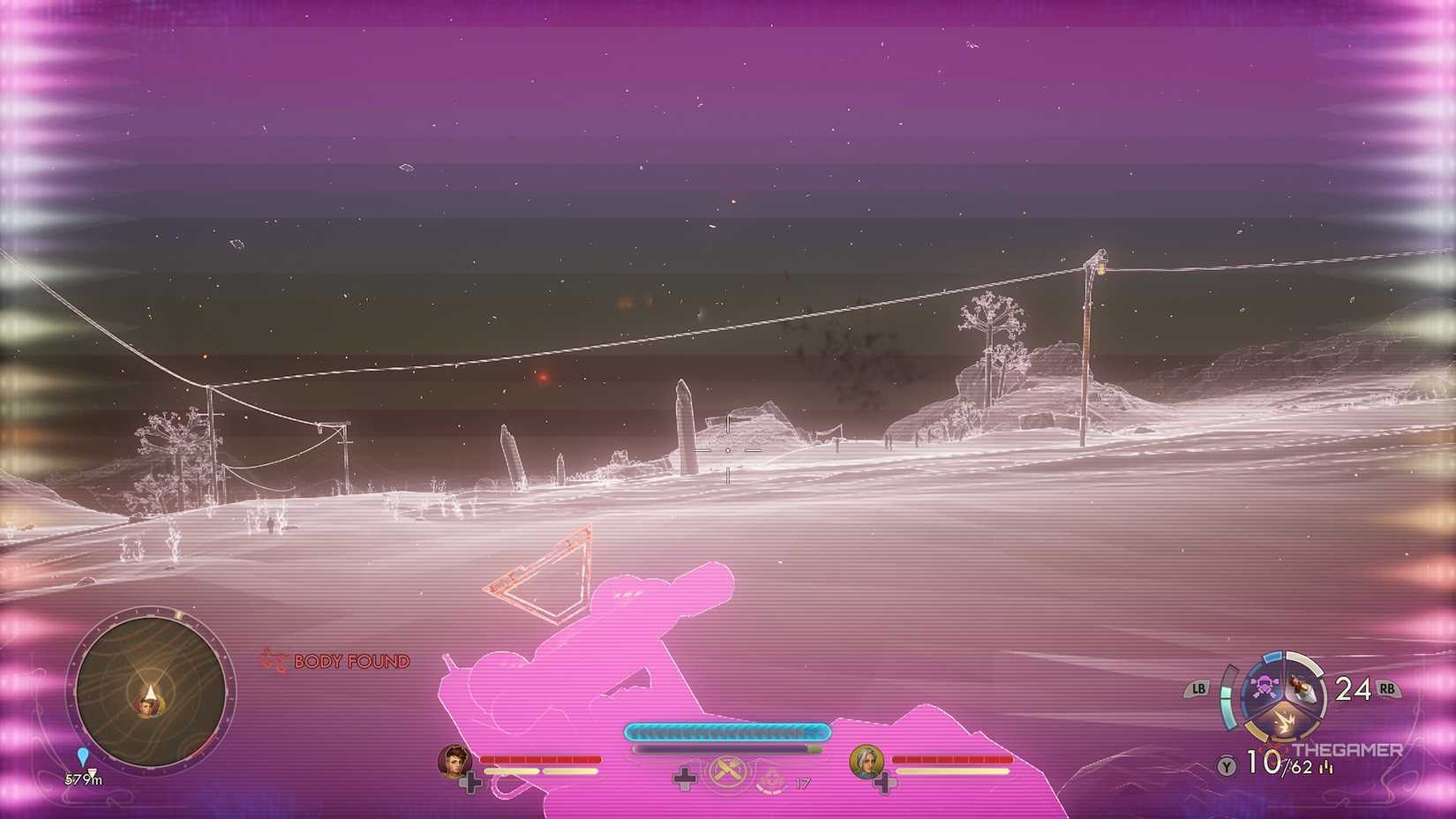Select the dynamite slot on the ammo wheel

1302,689
